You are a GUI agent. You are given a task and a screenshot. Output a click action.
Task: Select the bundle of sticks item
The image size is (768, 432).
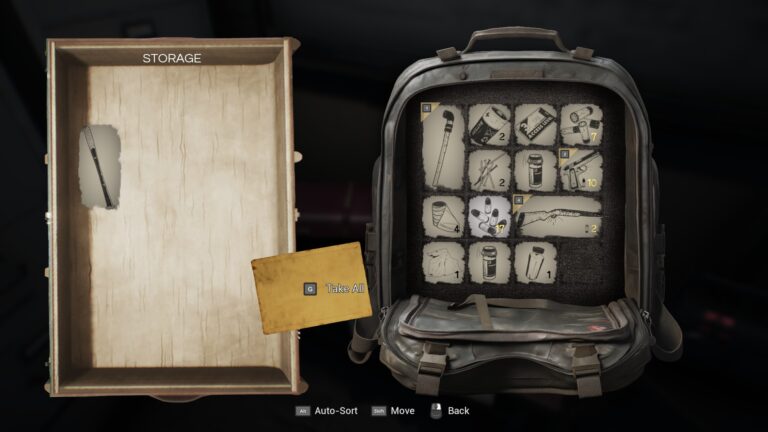488,170
